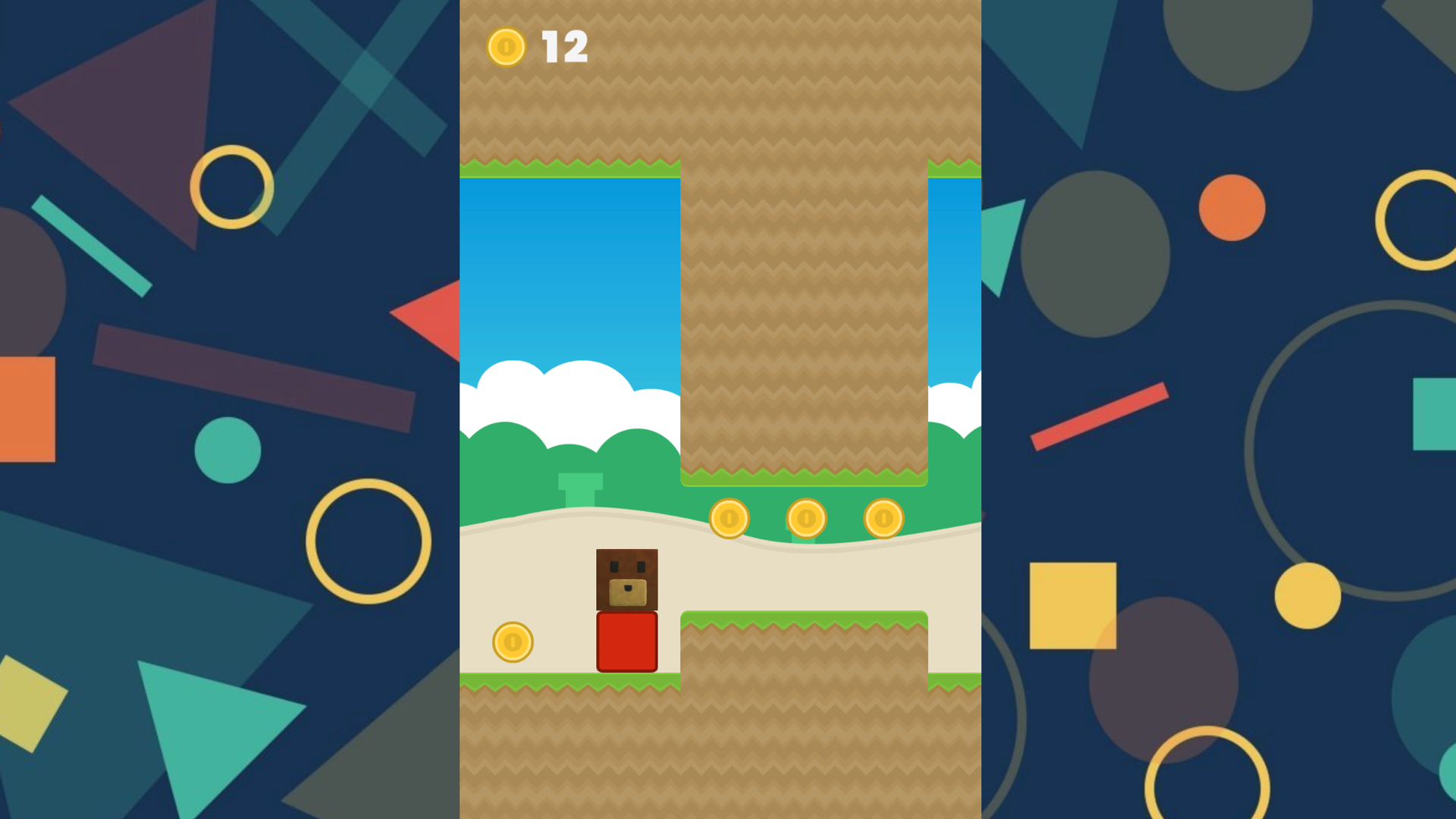Select the score number 12
Screen dimensions: 1456x819
[565, 45]
